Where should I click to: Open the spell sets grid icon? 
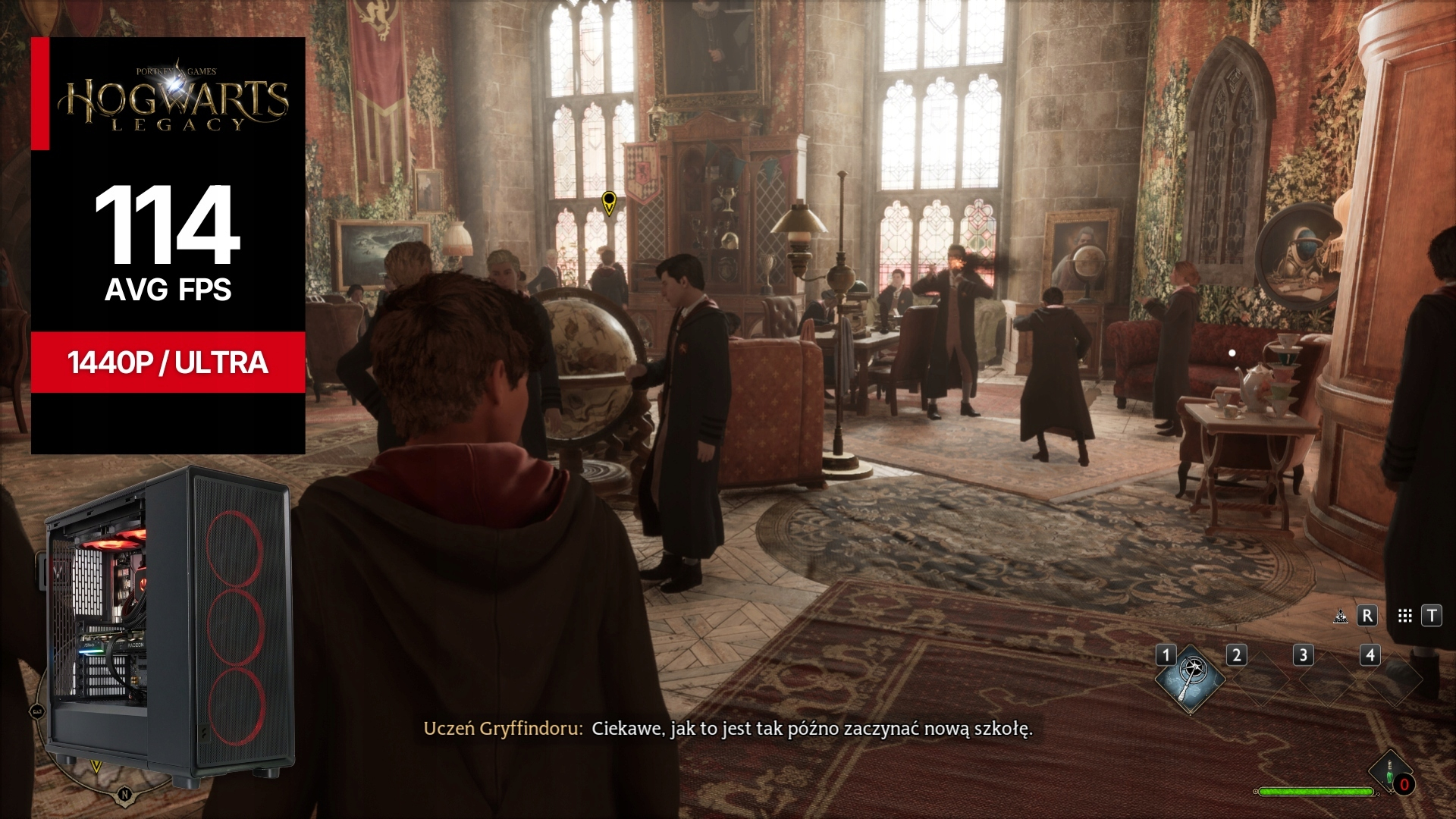click(x=1404, y=617)
